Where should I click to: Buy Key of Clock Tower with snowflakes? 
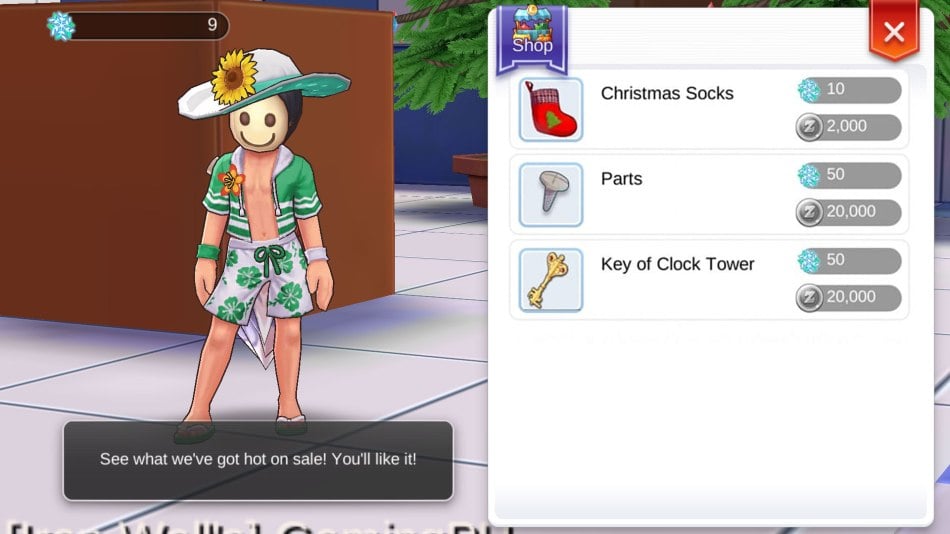(x=849, y=261)
